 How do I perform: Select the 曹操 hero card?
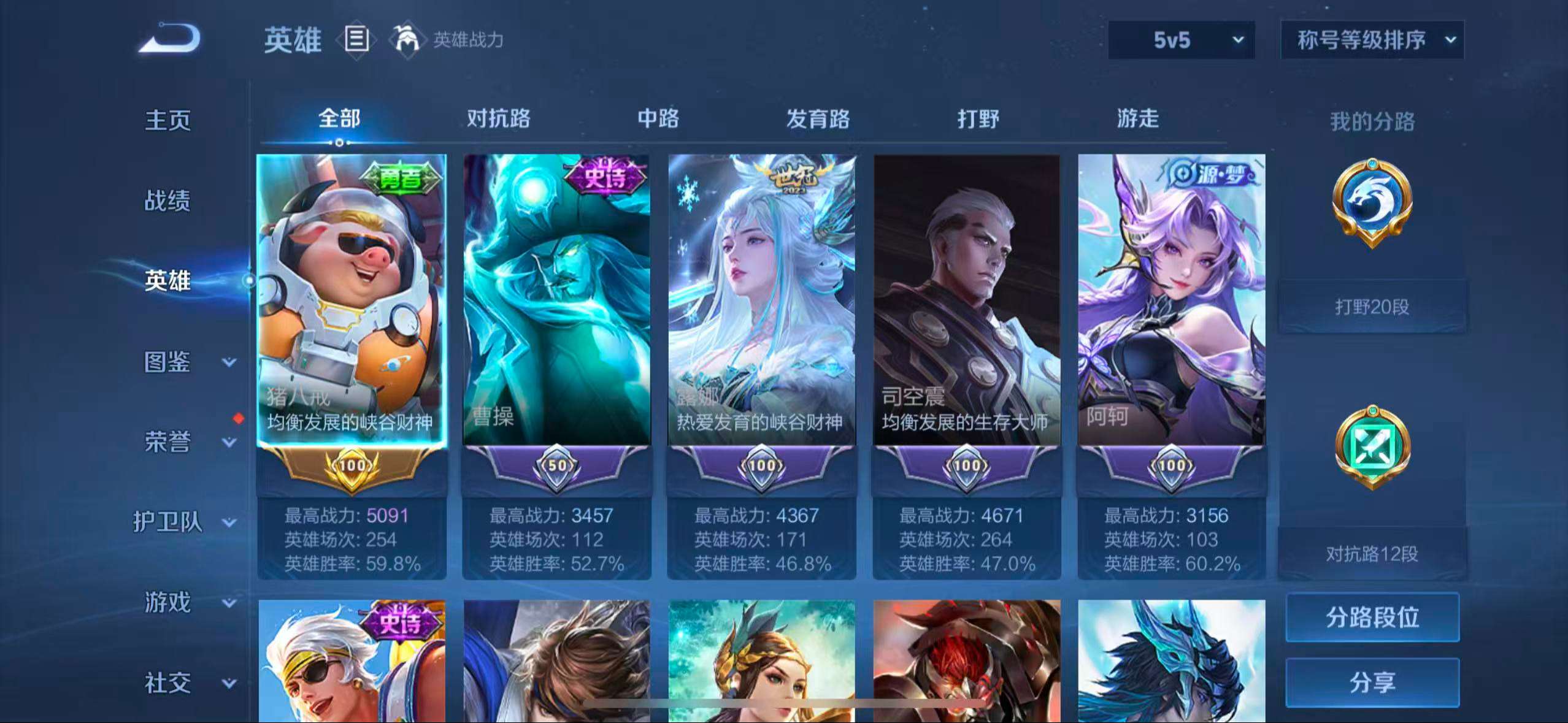point(556,300)
